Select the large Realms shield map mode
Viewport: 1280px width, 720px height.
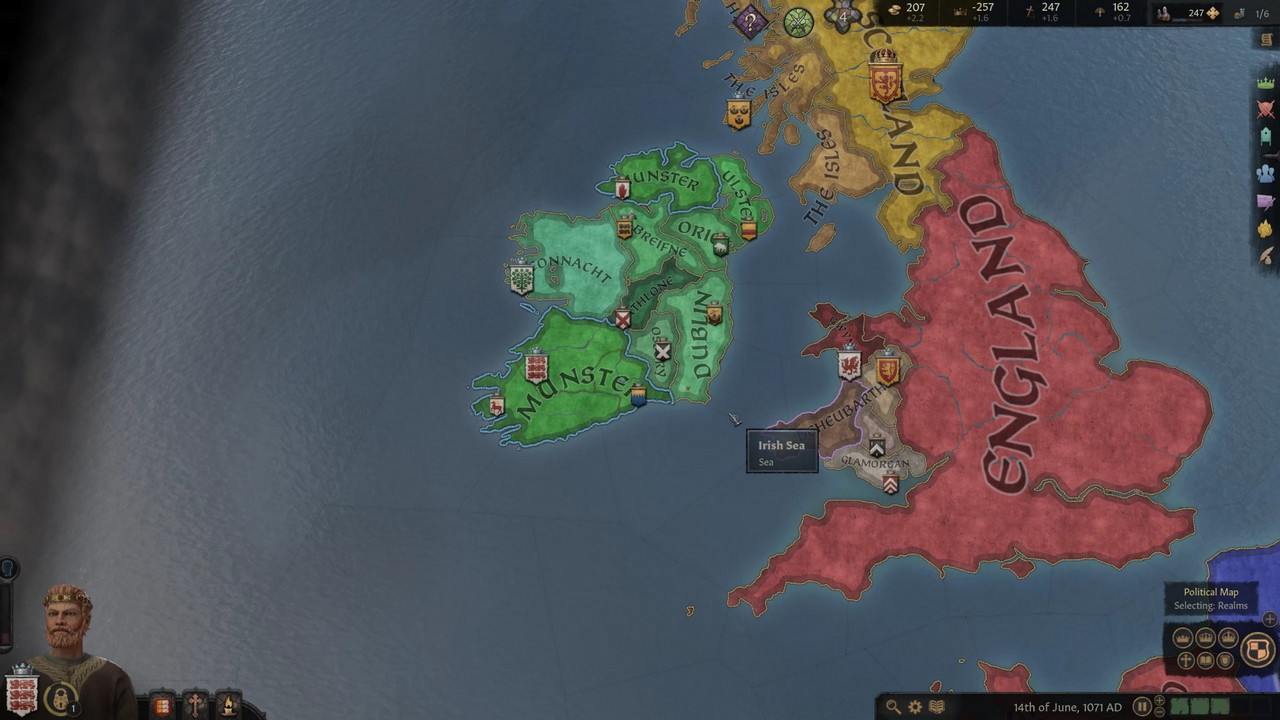click(1257, 650)
